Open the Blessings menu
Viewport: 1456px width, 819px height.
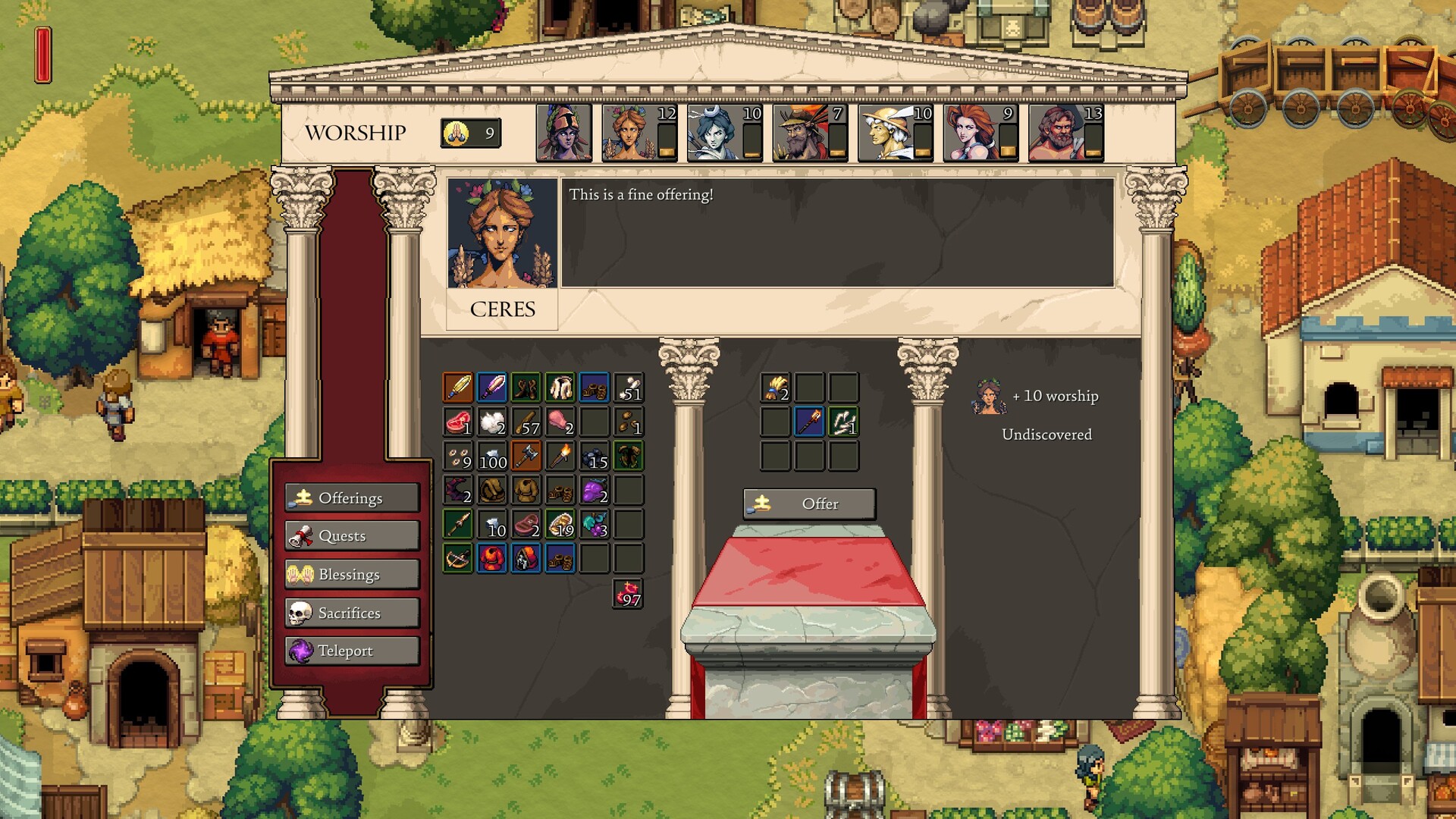[x=351, y=574]
